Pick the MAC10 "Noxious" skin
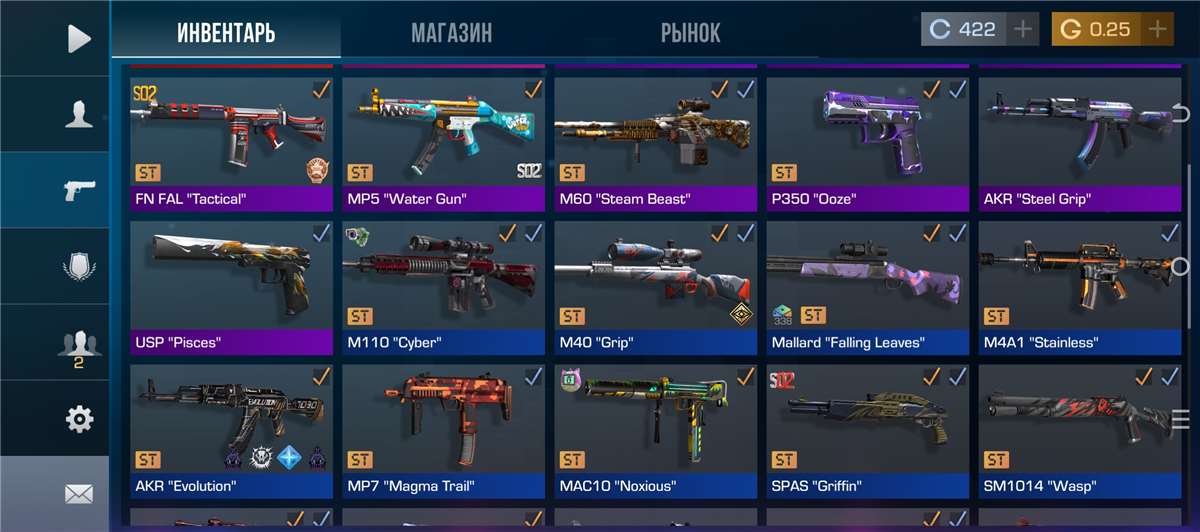This screenshot has height=532, width=1200. (x=655, y=428)
